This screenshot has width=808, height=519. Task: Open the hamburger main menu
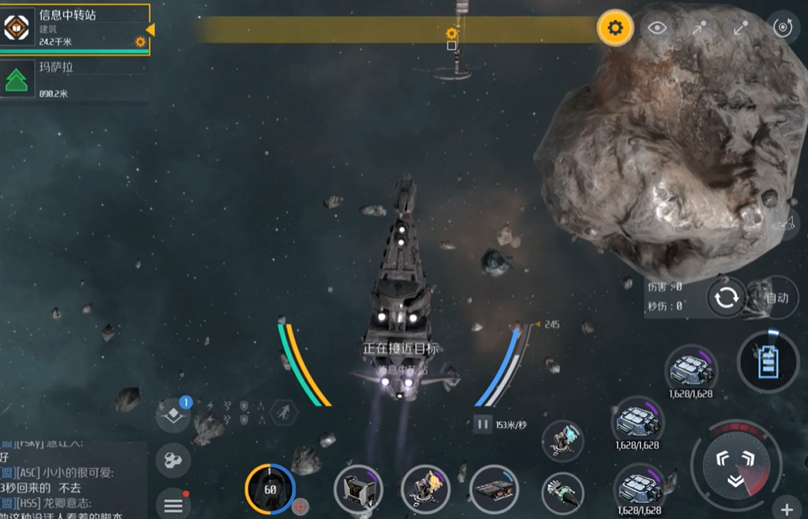pos(173,503)
